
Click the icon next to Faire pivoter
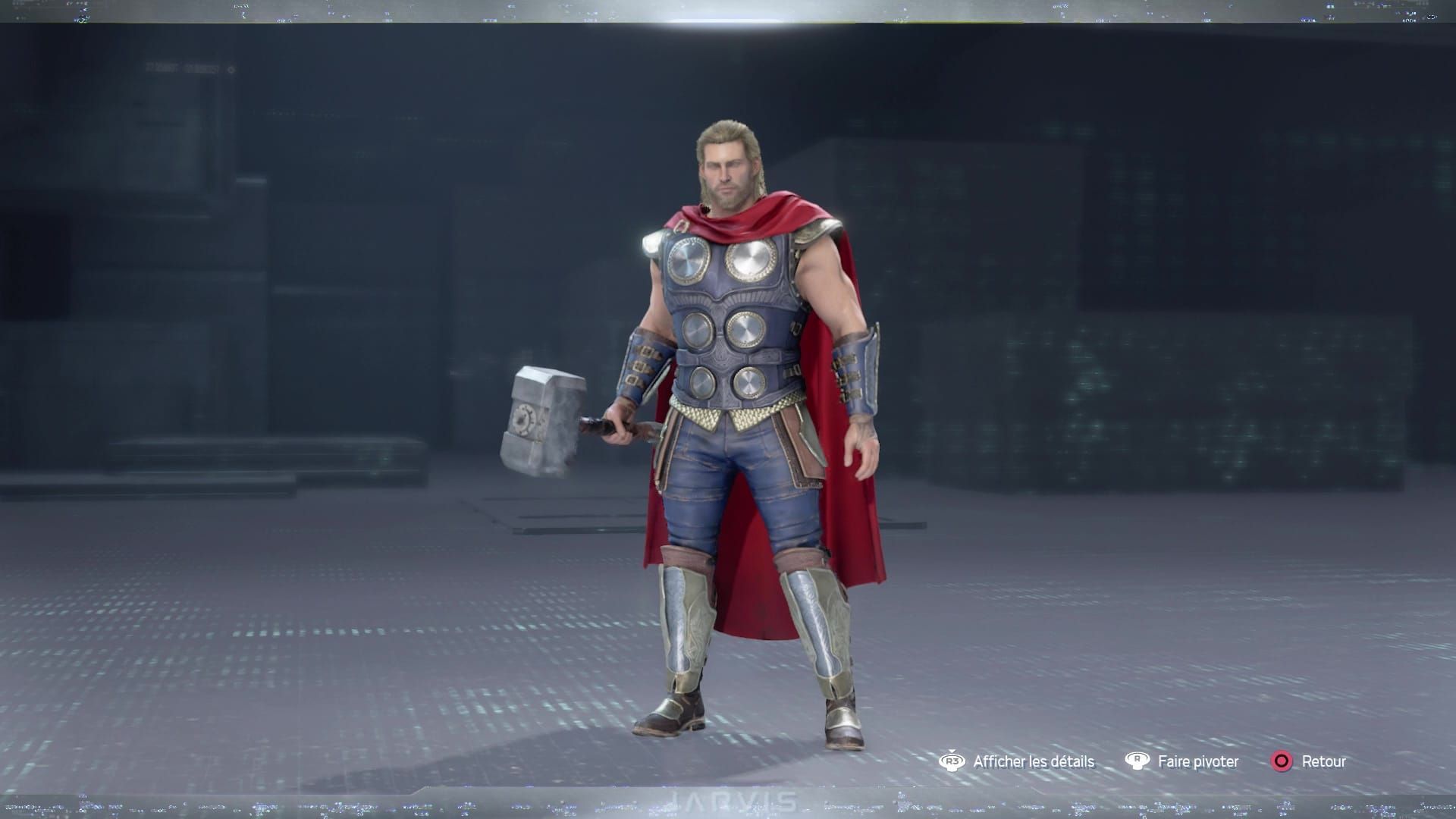click(x=1137, y=761)
